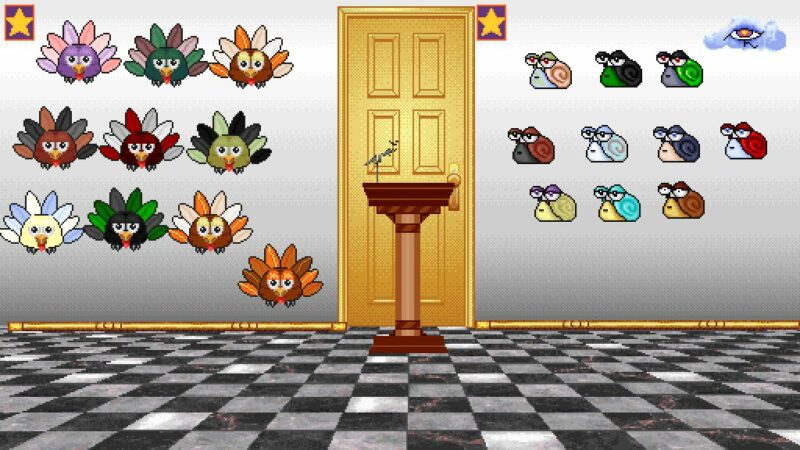
Task: Pick the snail with the navy blue shell
Action: [676, 143]
